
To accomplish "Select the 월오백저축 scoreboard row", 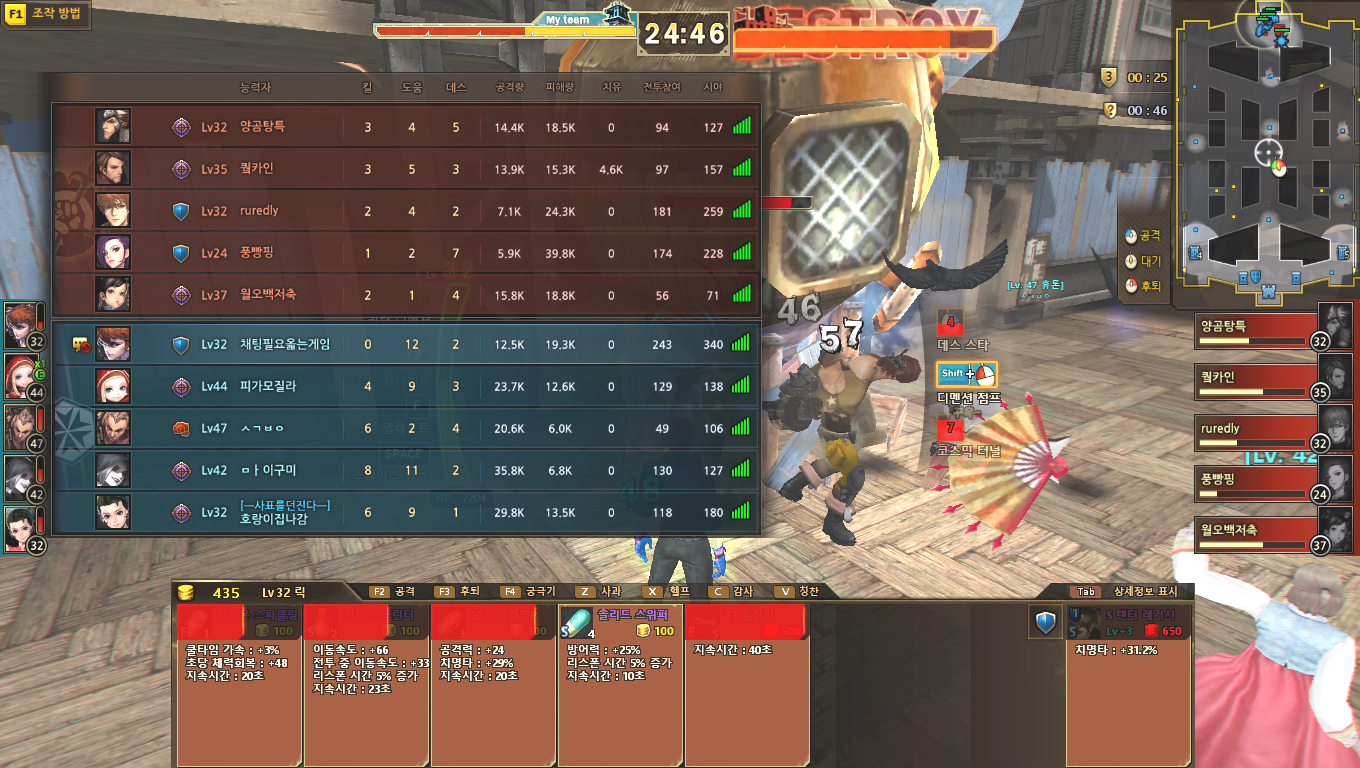I will tap(405, 295).
